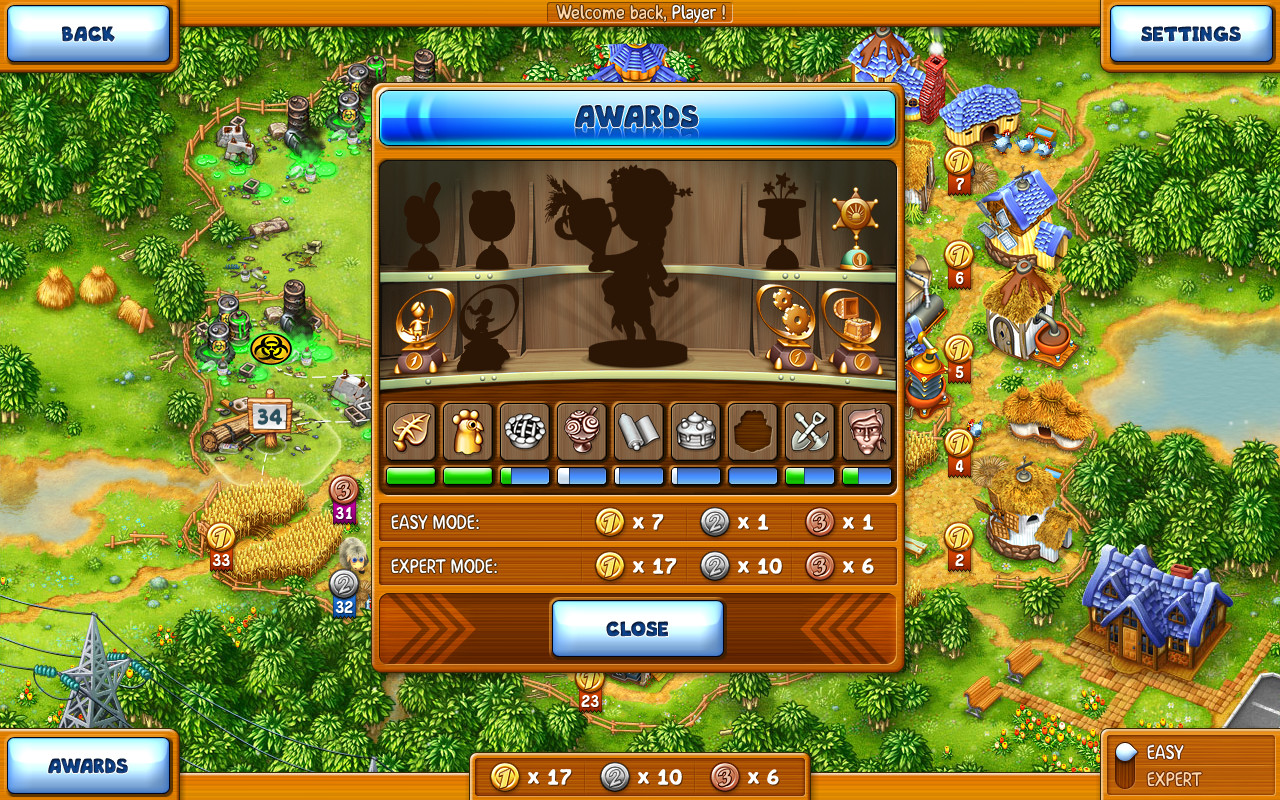Click the locked empty award slot
1280x800 pixels.
tap(752, 432)
